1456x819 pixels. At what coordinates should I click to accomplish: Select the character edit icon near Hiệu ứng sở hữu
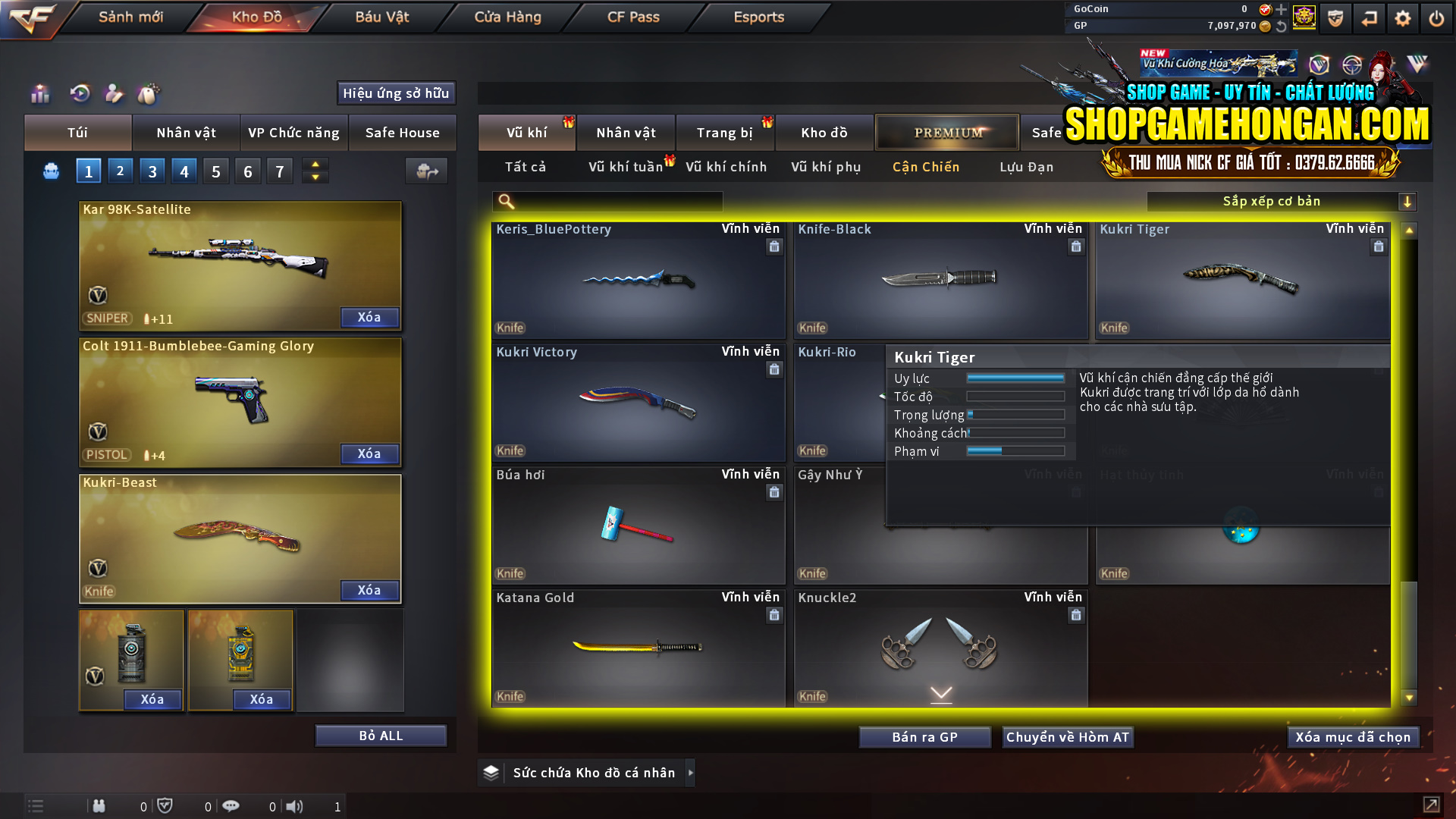click(x=113, y=94)
